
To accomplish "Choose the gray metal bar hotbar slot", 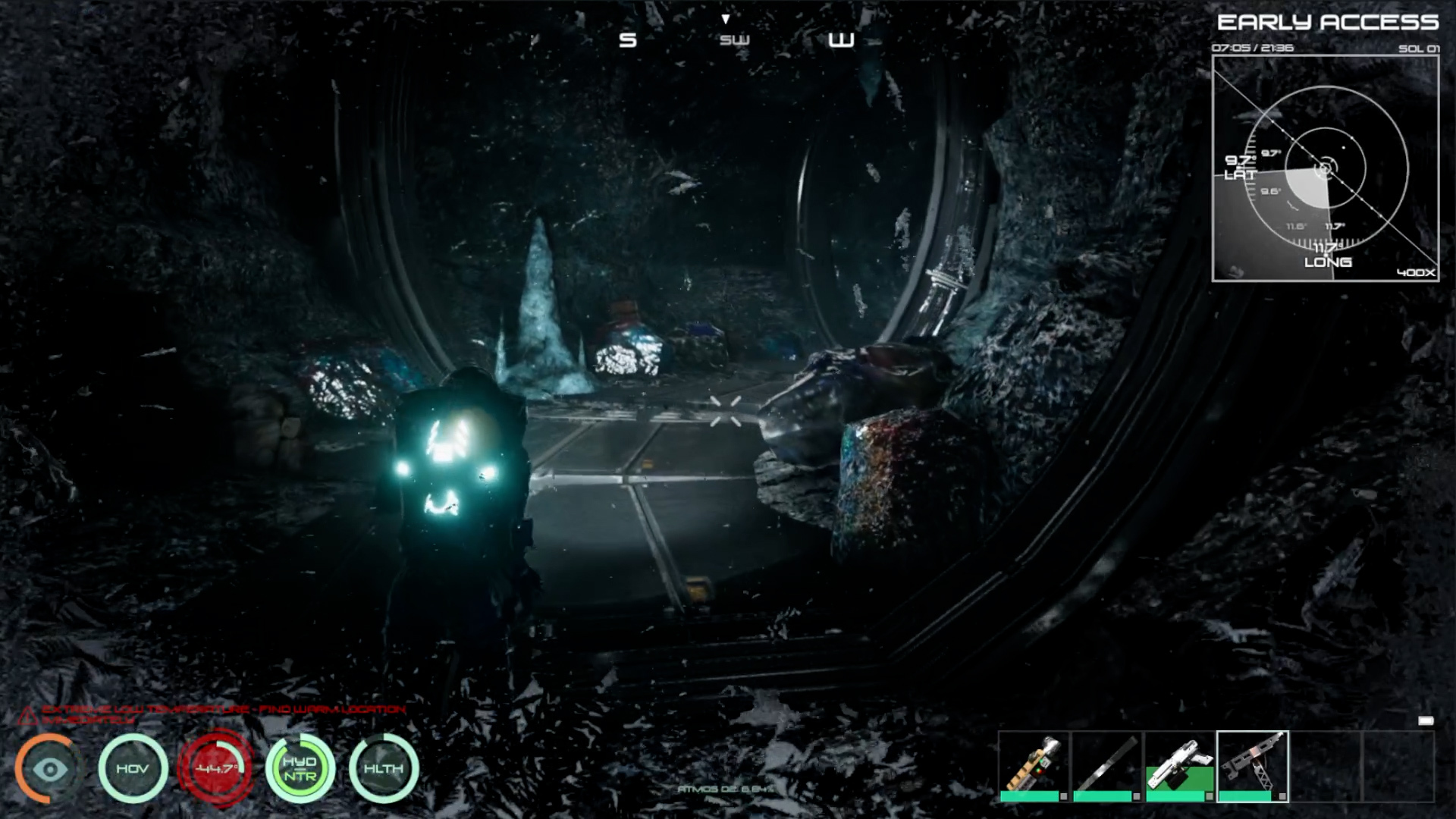I will click(x=1106, y=766).
